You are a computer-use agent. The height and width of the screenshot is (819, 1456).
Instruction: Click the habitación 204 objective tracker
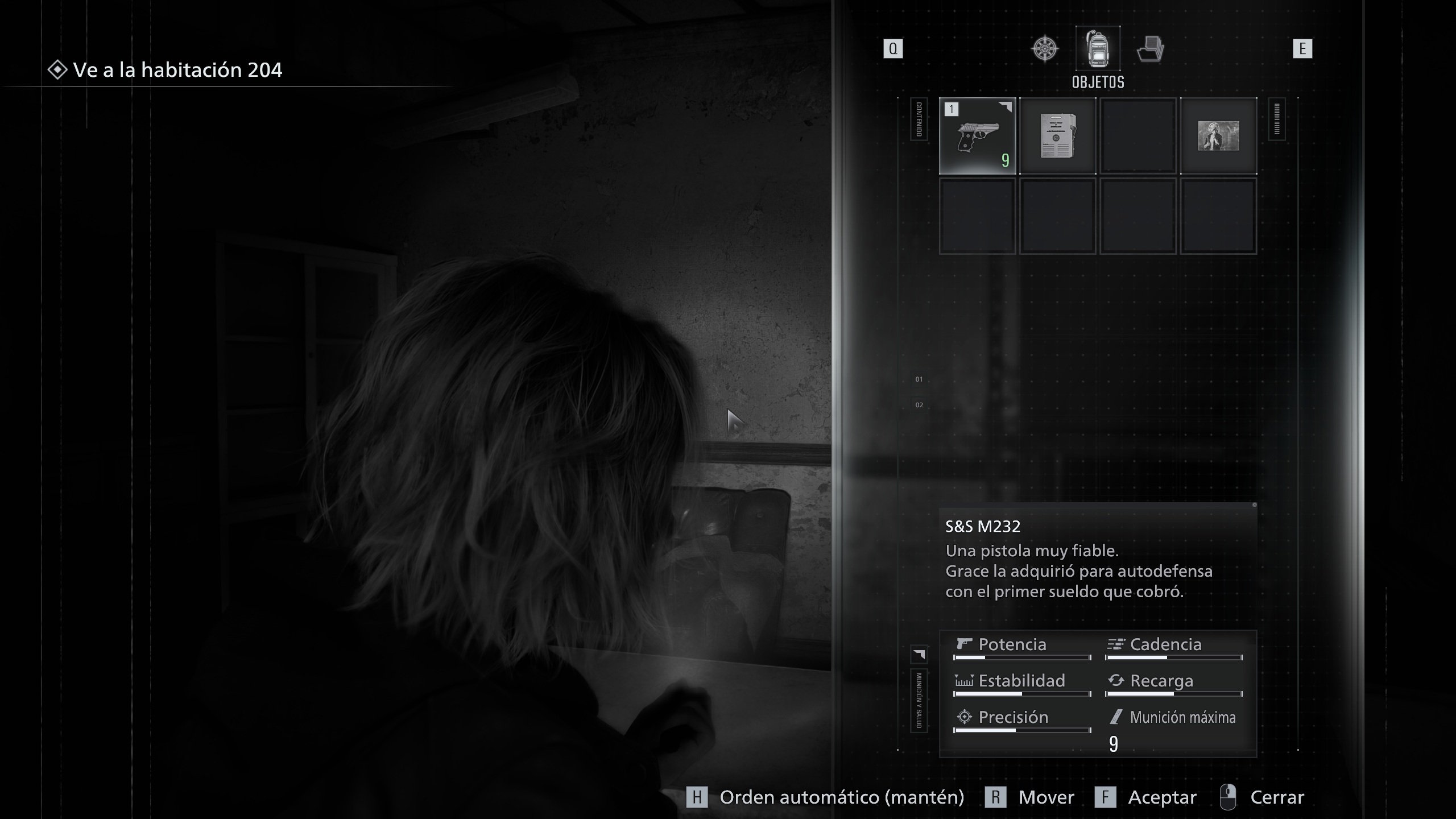166,70
